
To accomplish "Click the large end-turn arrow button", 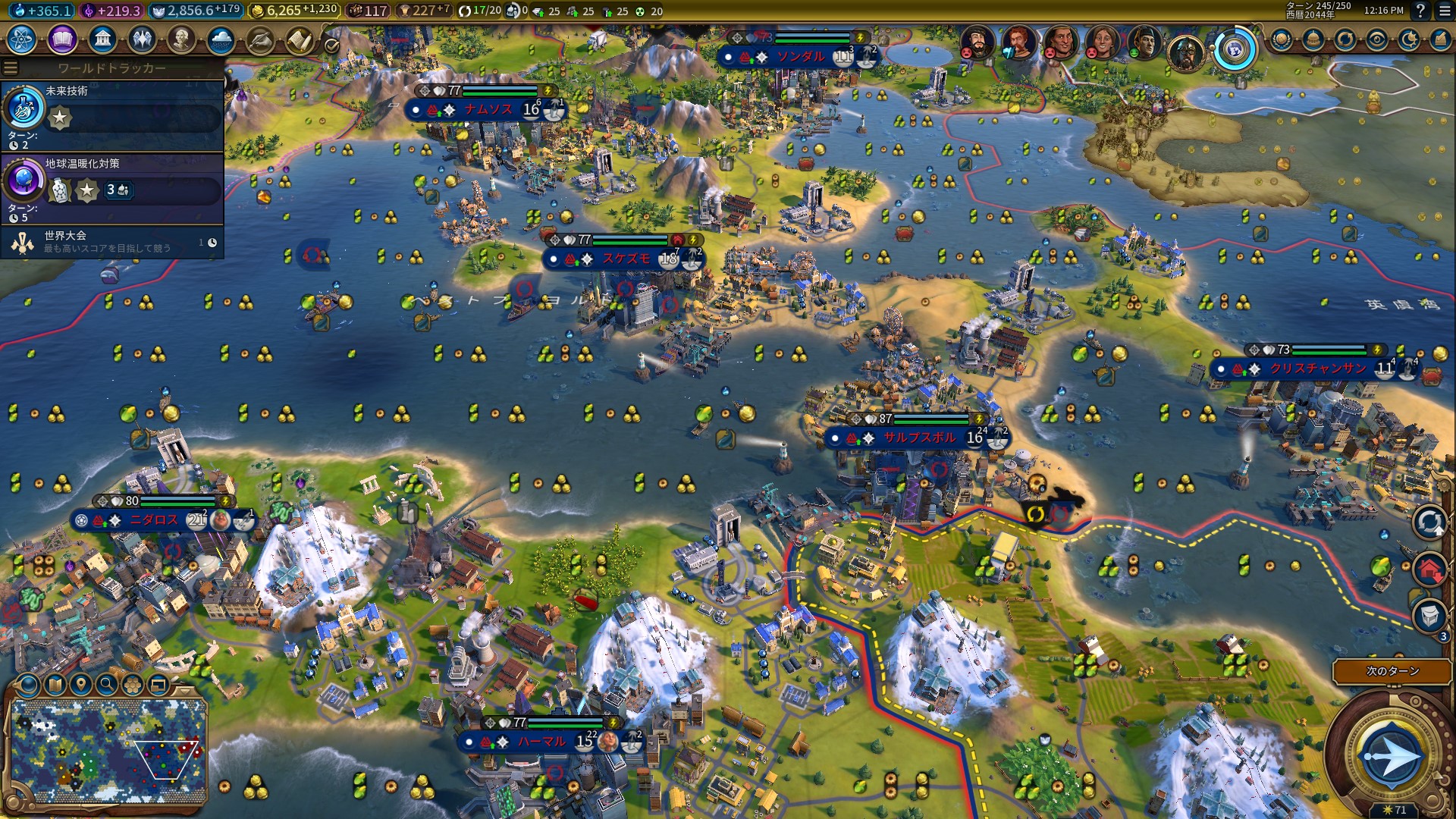I will coord(1392,755).
